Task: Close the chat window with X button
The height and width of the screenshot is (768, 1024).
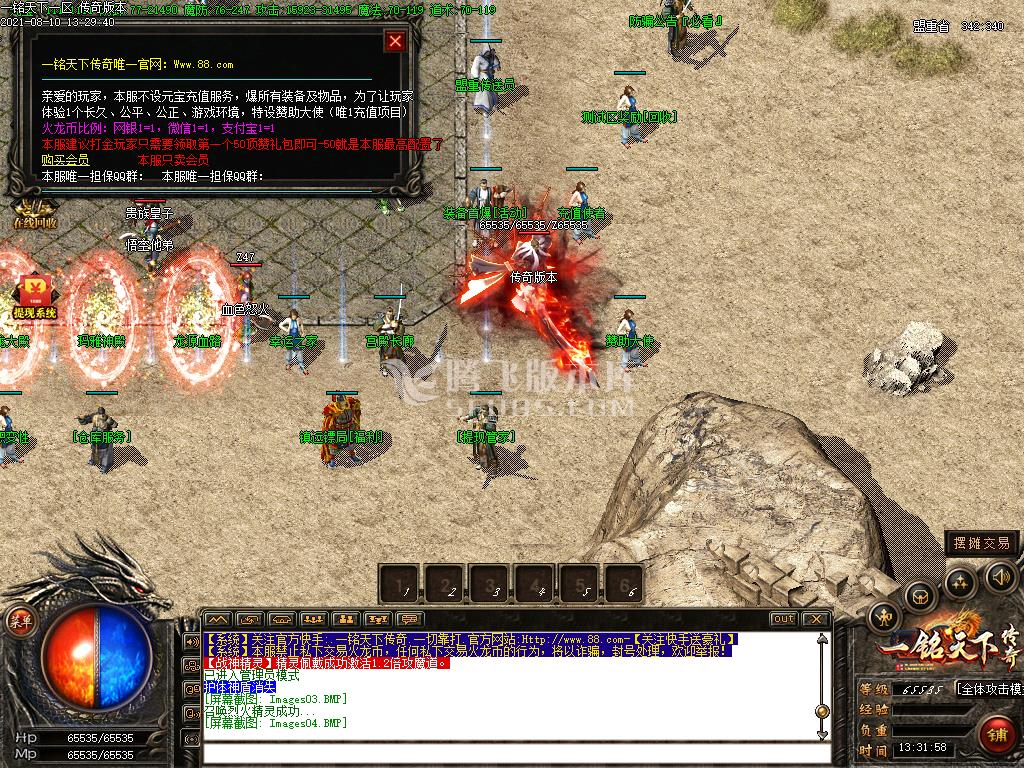Action: [x=815, y=619]
